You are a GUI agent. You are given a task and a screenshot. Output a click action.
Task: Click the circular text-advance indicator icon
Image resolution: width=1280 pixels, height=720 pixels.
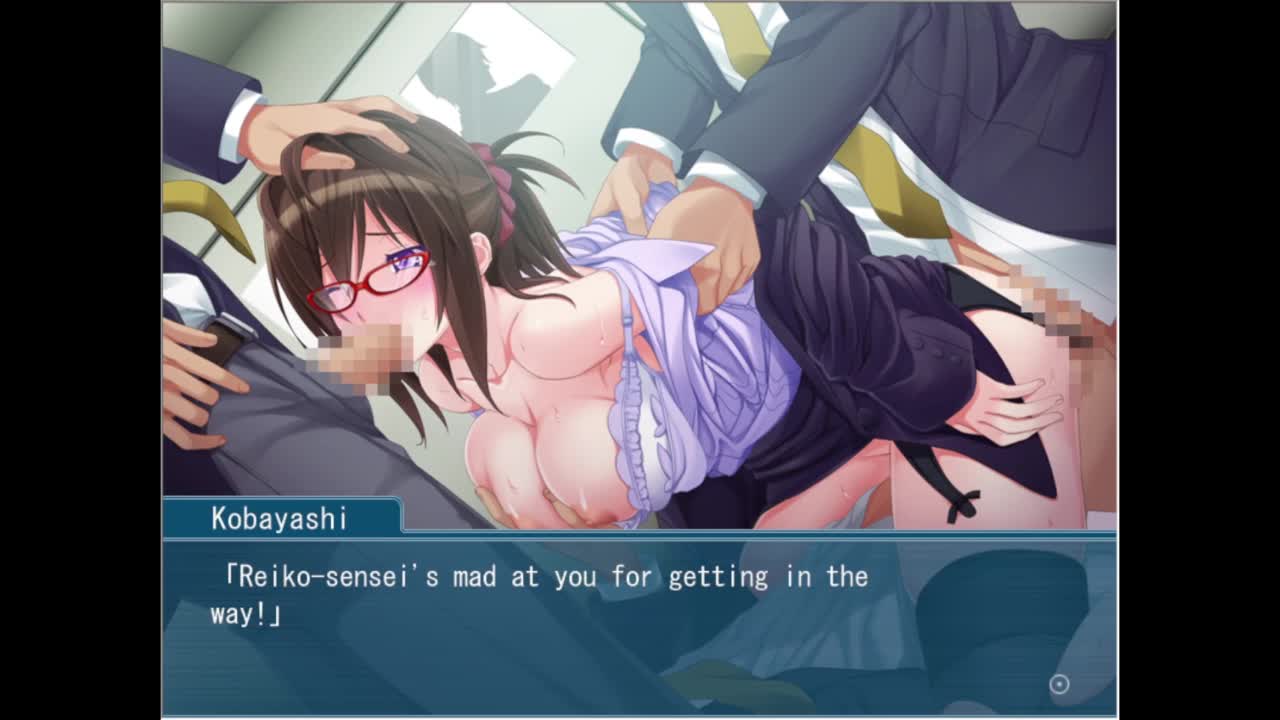click(x=1059, y=684)
